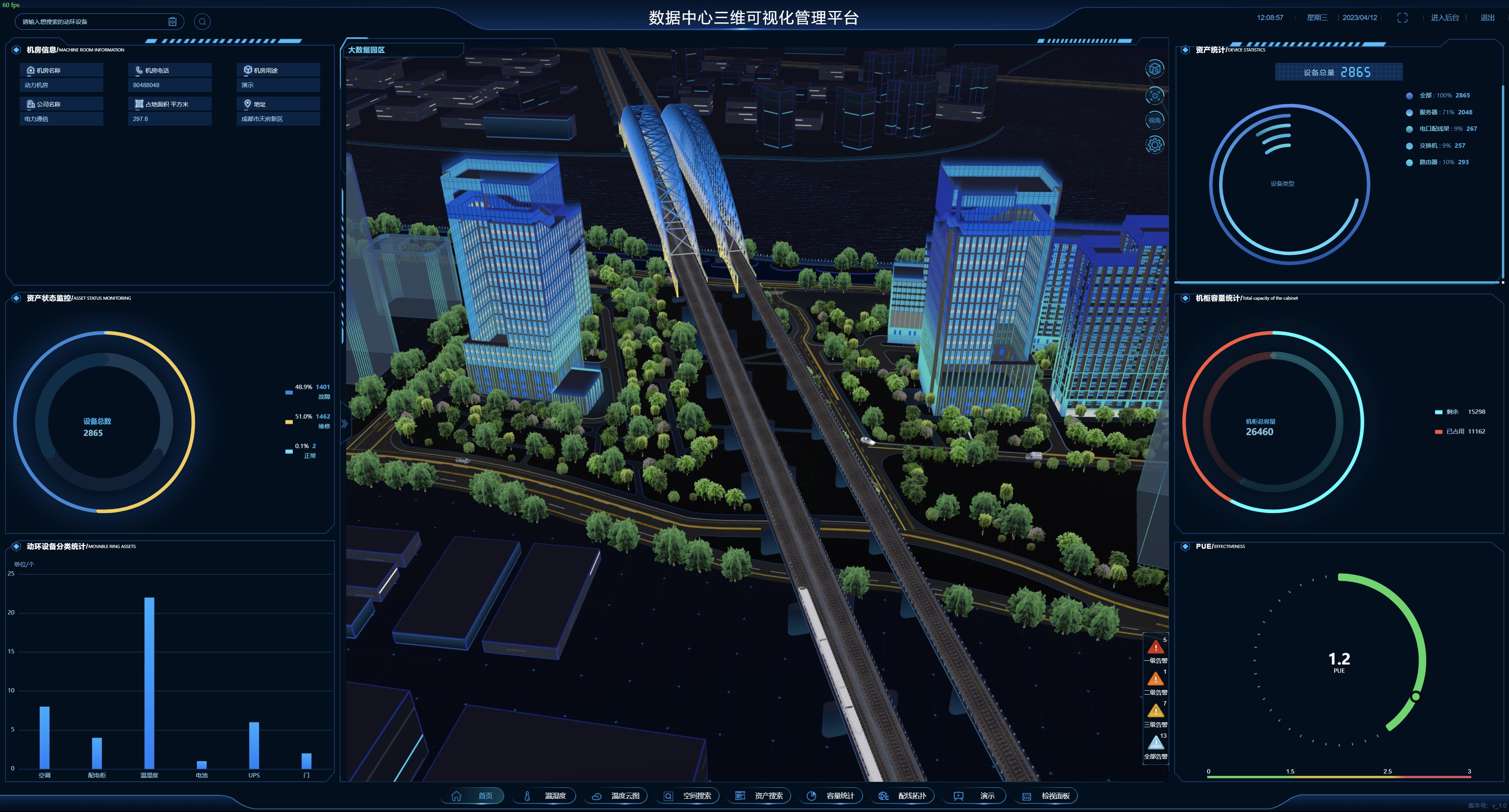Select the 资产搜索 navigation button
Screen dimensions: 1509x812
[760, 796]
